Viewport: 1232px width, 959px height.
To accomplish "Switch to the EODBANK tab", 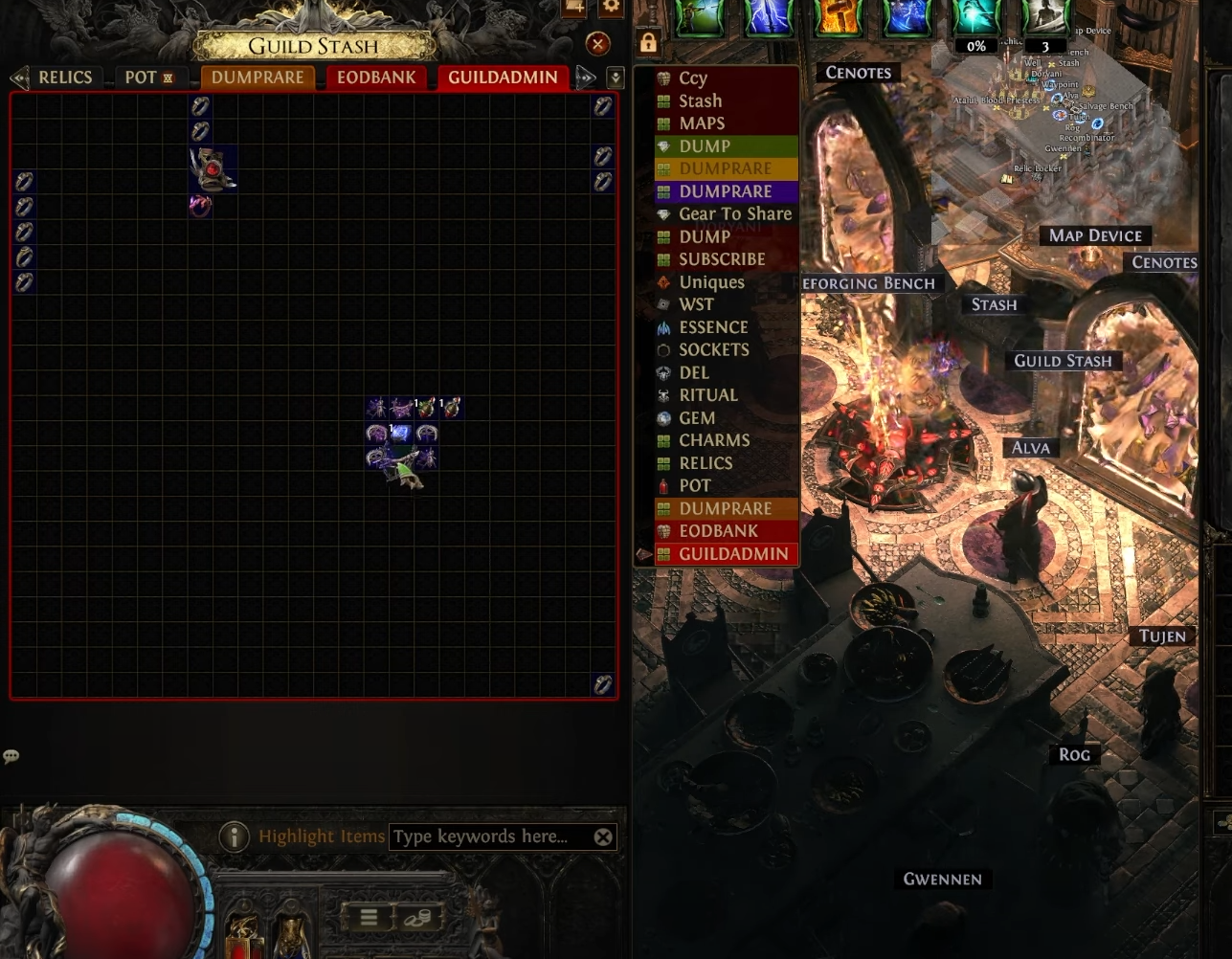I will (x=376, y=78).
